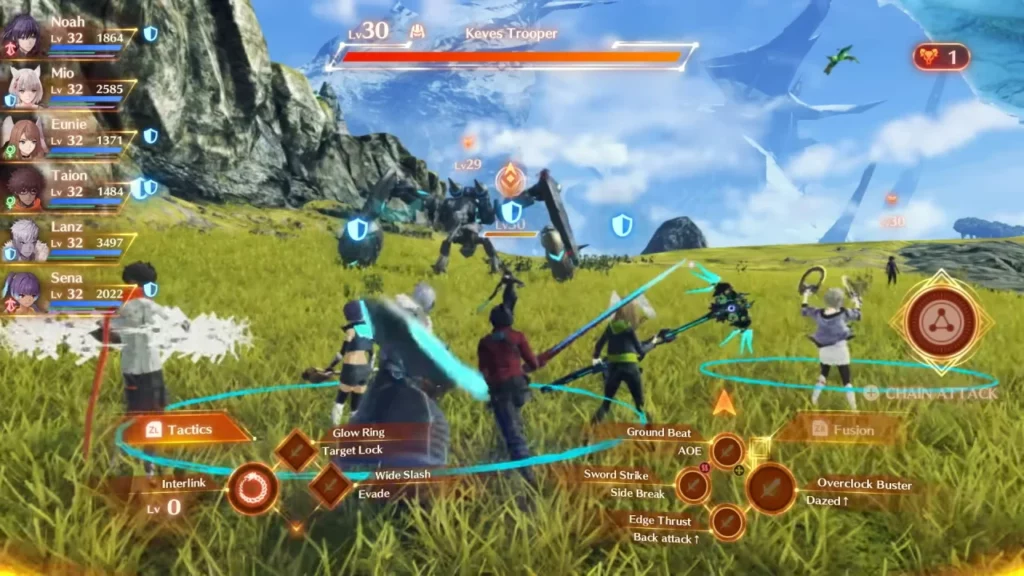This screenshot has height=576, width=1024.
Task: Unleash the Overclock Buster talent art
Action: (x=771, y=488)
